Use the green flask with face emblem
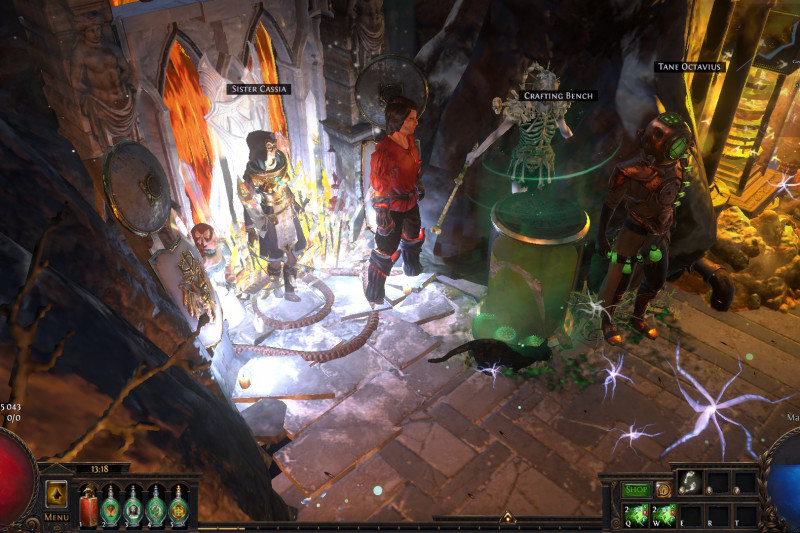Screen dimensions: 800x533 [133, 504]
